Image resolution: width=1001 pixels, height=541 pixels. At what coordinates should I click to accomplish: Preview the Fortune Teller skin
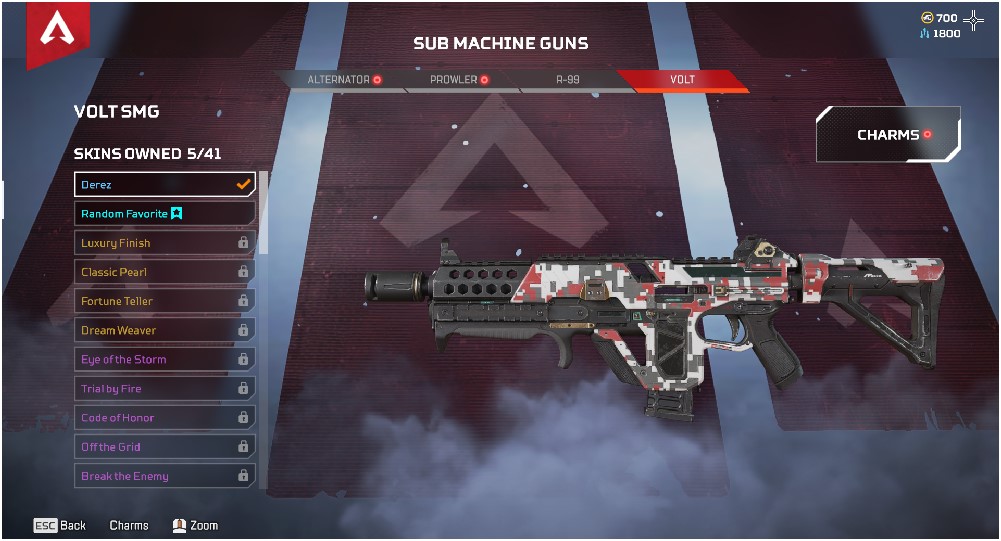tap(165, 301)
